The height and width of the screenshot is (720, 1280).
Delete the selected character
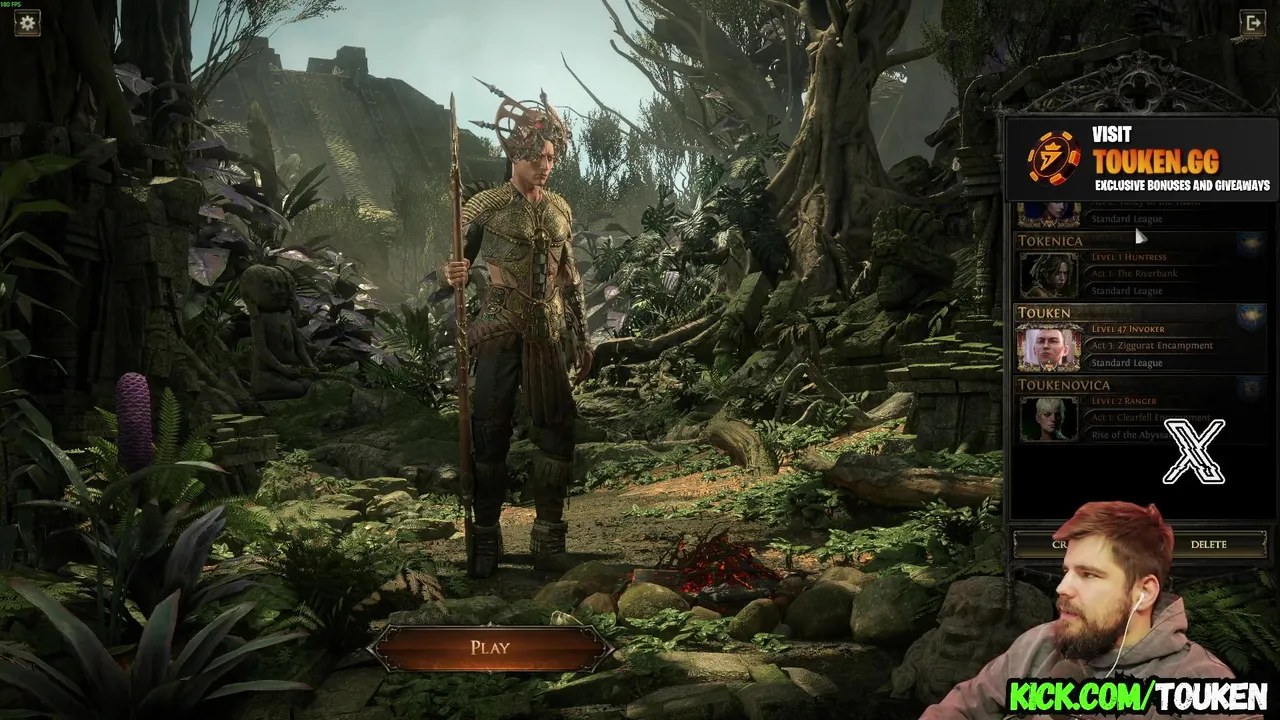(1208, 544)
